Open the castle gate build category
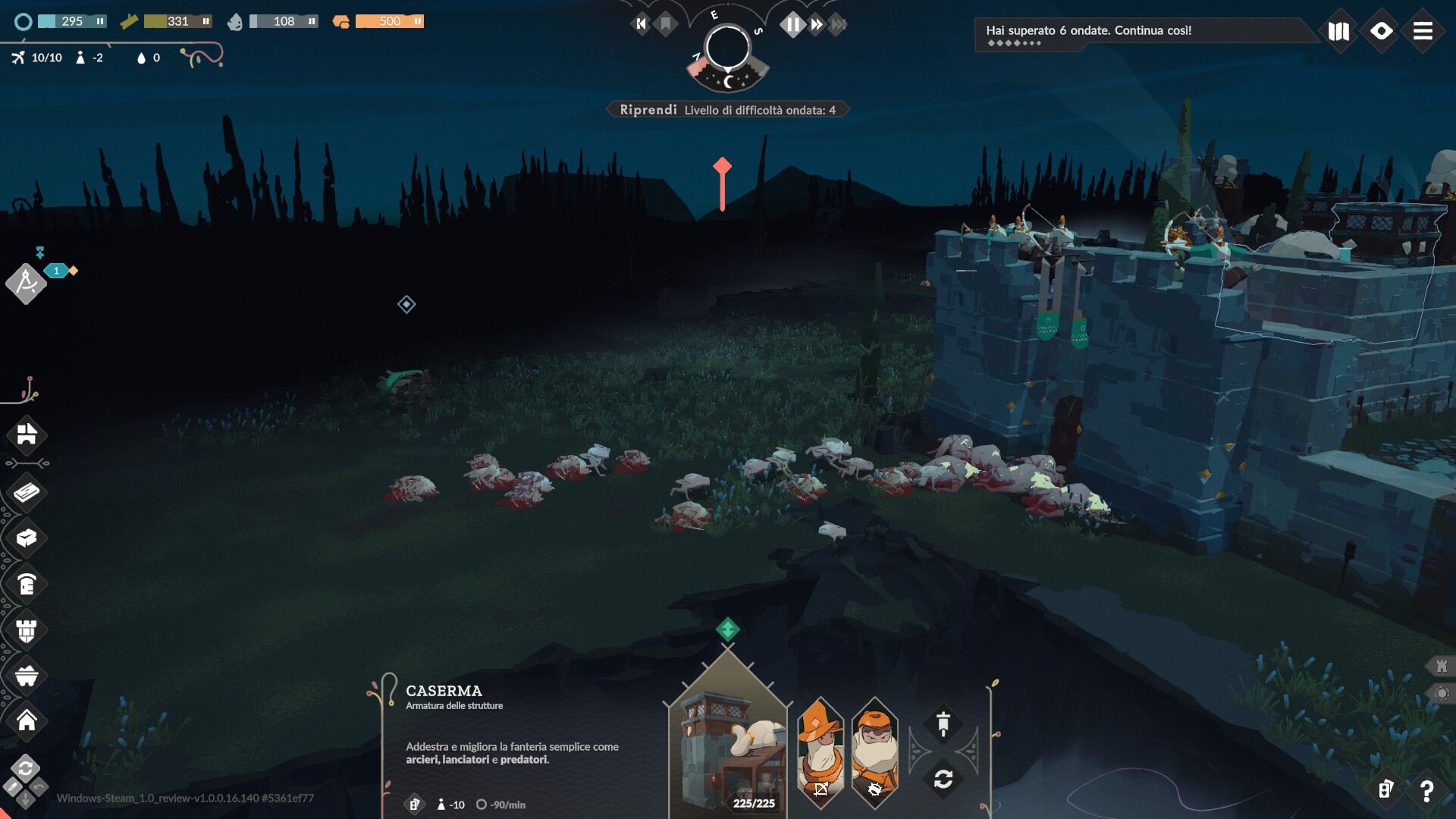Screen dimensions: 1456x819 click(27, 435)
